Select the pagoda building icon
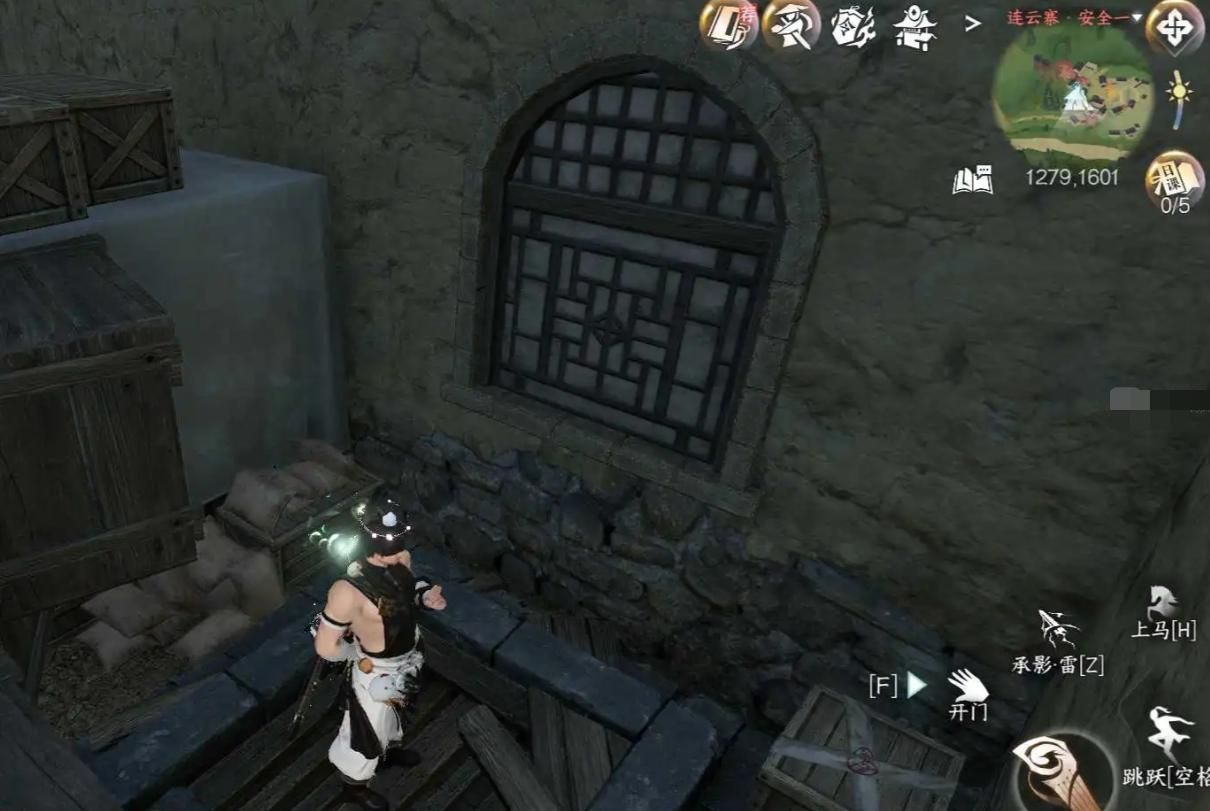Image resolution: width=1210 pixels, height=811 pixels. pyautogui.click(x=913, y=26)
